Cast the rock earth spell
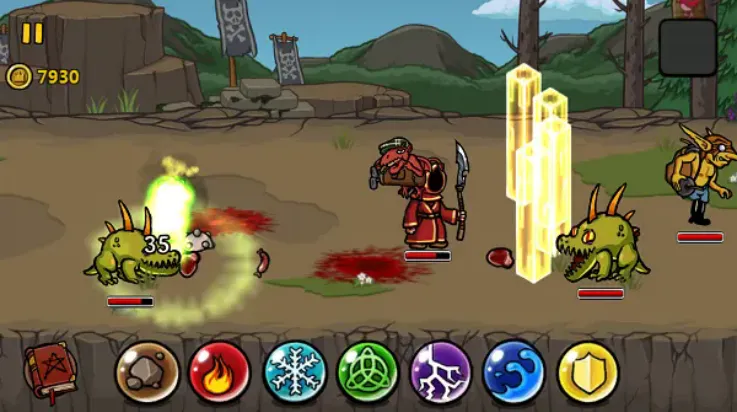Screen dimensions: 737x412 click(147, 372)
